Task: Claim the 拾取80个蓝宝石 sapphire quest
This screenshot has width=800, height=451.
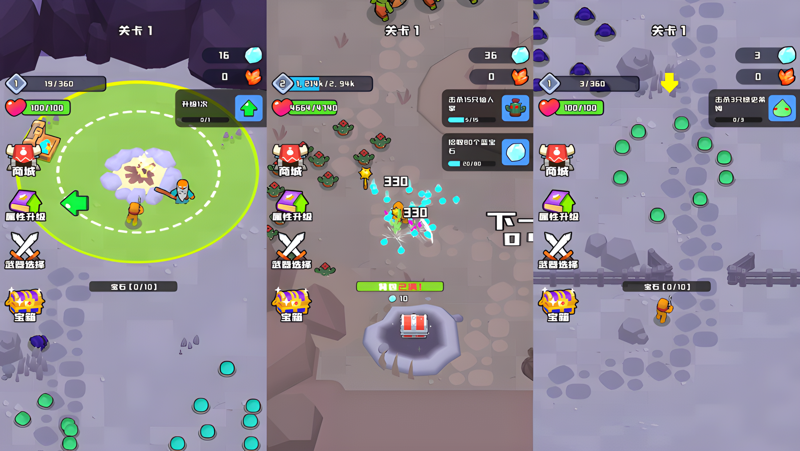Action: [487, 153]
